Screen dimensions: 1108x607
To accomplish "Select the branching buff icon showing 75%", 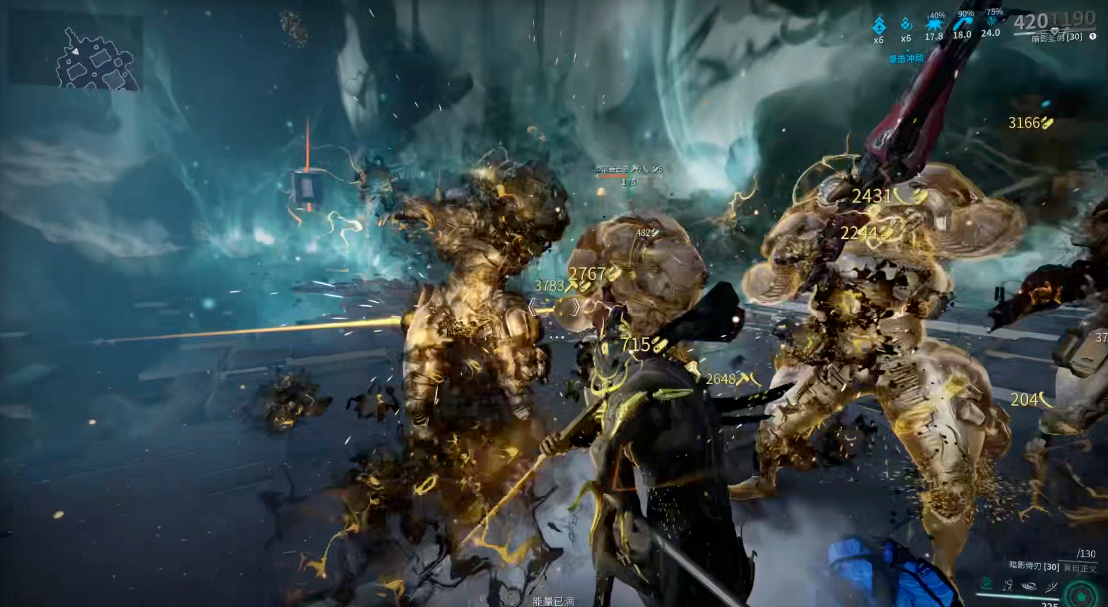I will coord(991,20).
